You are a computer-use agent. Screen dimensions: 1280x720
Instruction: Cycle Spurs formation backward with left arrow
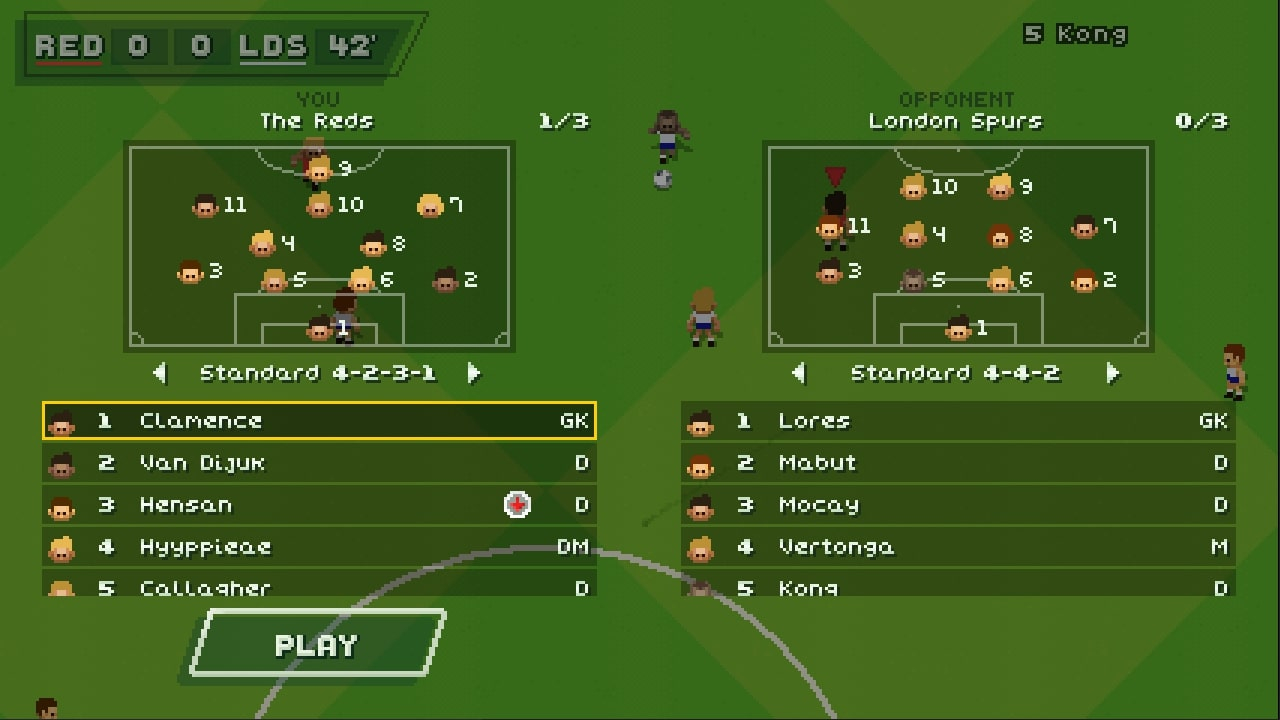coord(798,372)
